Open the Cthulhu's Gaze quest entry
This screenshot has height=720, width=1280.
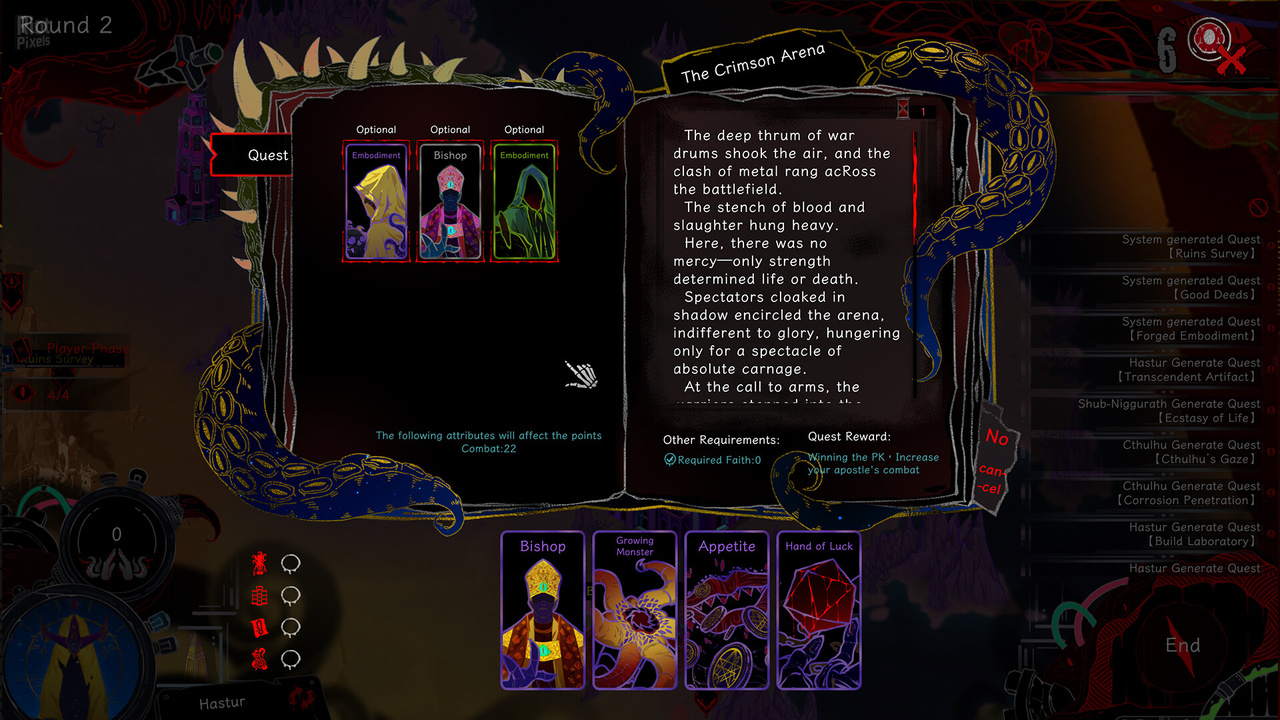pos(1191,452)
